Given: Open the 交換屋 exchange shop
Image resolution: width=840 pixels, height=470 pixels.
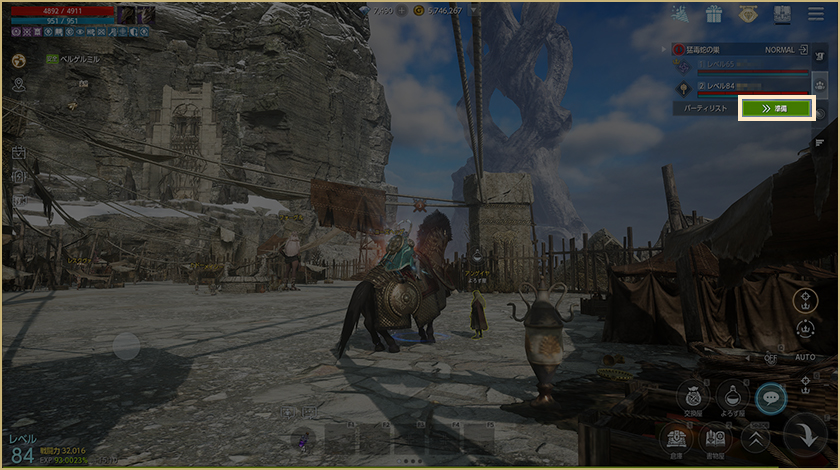Looking at the screenshot, I should [x=692, y=396].
